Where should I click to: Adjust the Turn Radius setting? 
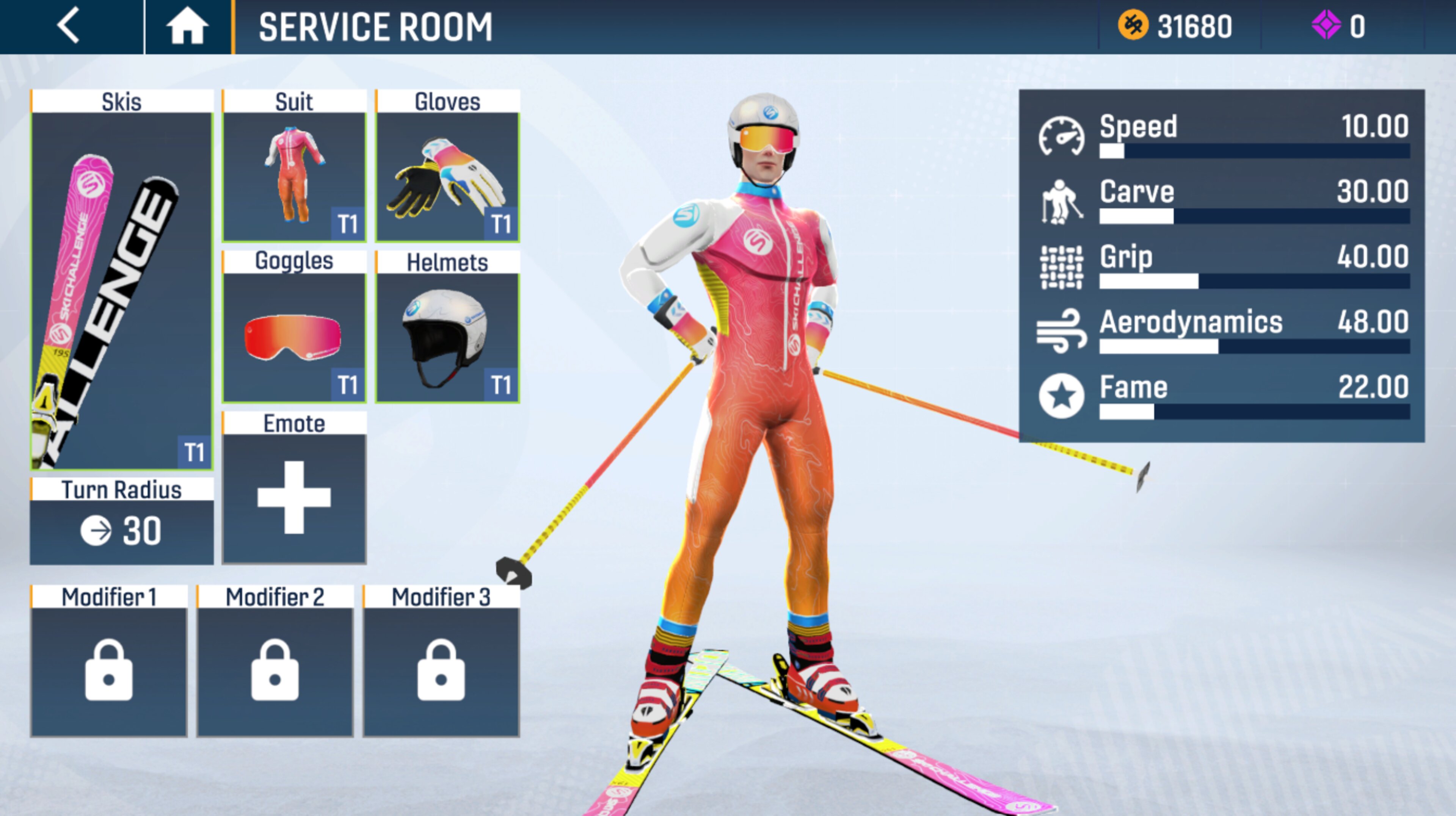pos(121,530)
